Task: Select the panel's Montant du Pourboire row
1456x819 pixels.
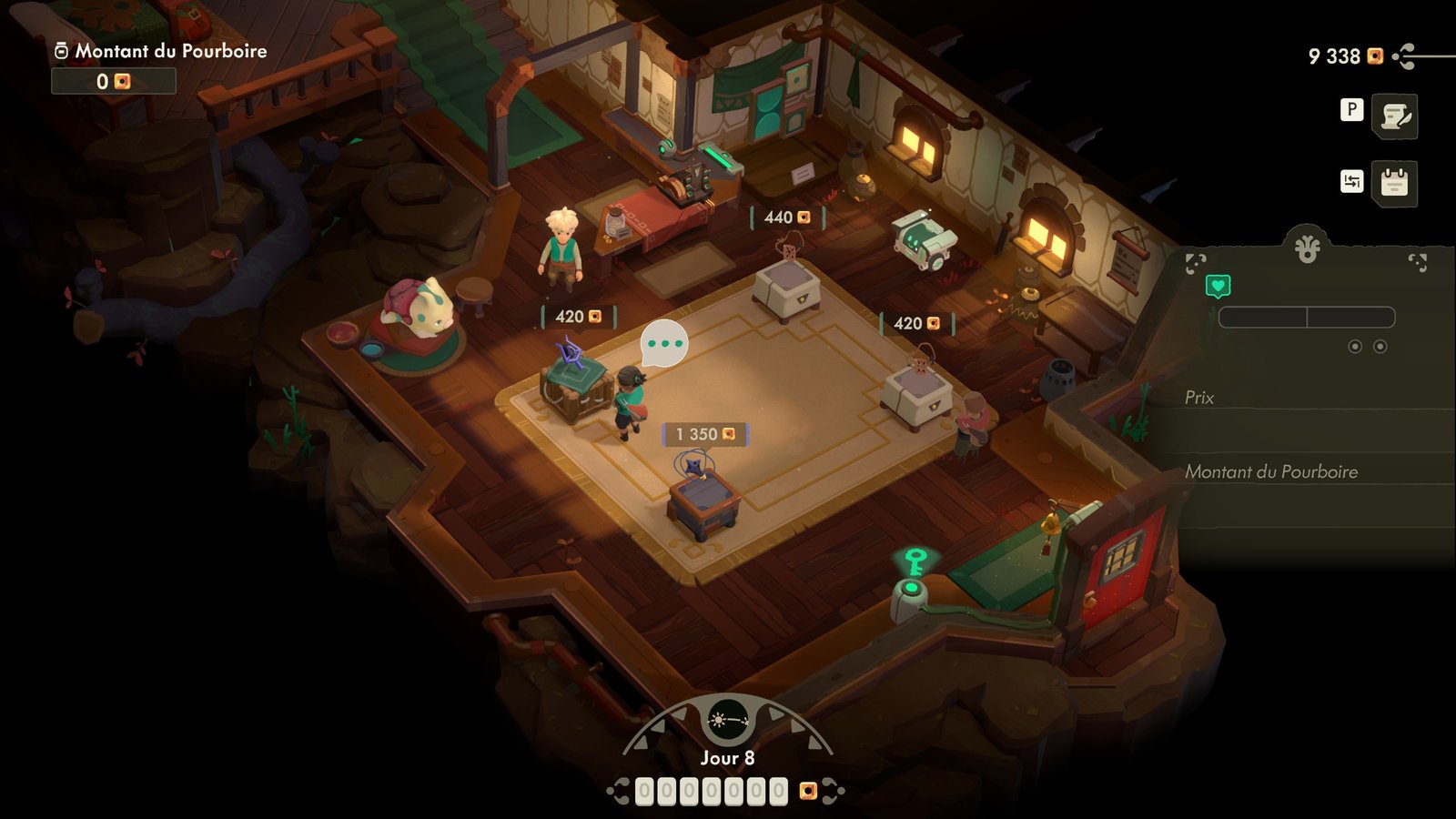Action: tap(1310, 471)
